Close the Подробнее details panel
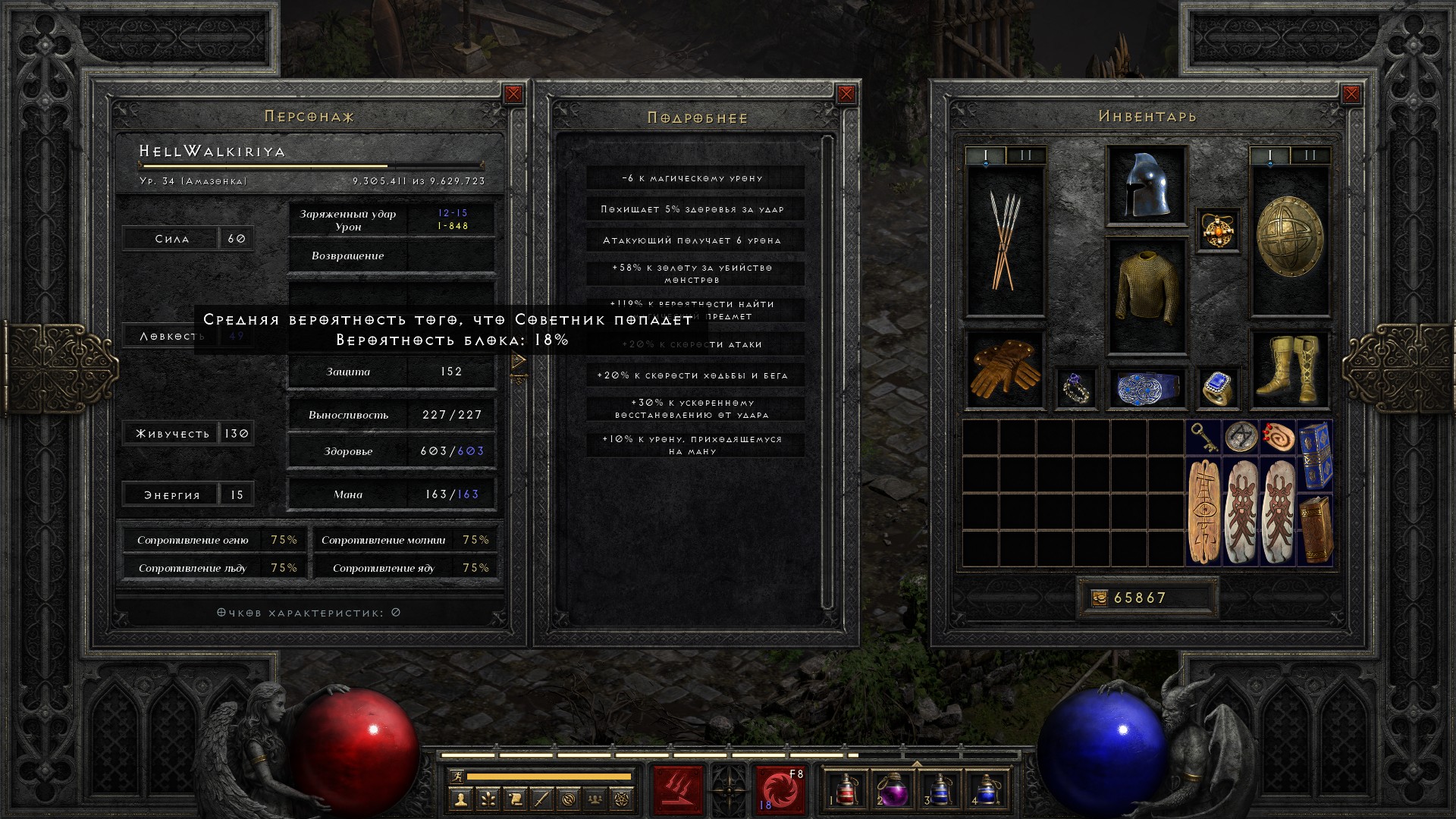 pyautogui.click(x=846, y=94)
